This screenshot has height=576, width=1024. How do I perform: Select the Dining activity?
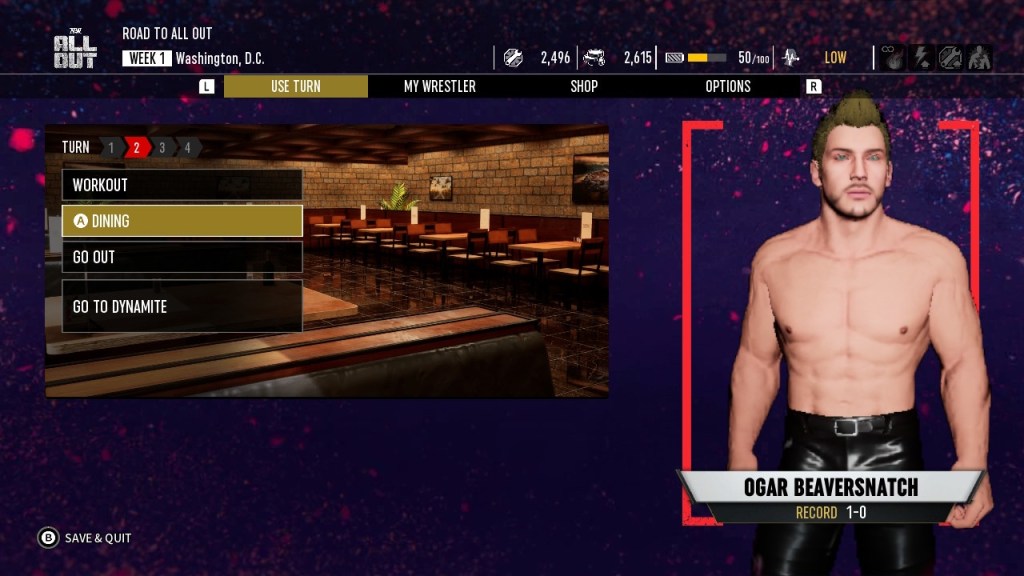click(182, 221)
